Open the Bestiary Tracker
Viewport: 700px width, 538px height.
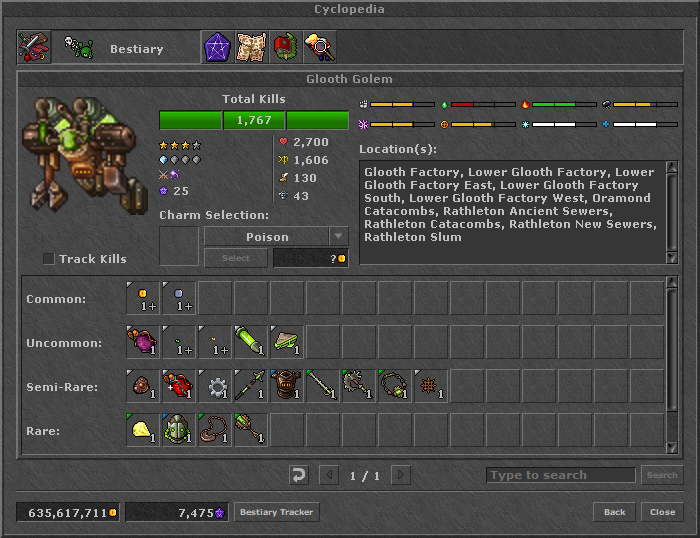click(276, 512)
